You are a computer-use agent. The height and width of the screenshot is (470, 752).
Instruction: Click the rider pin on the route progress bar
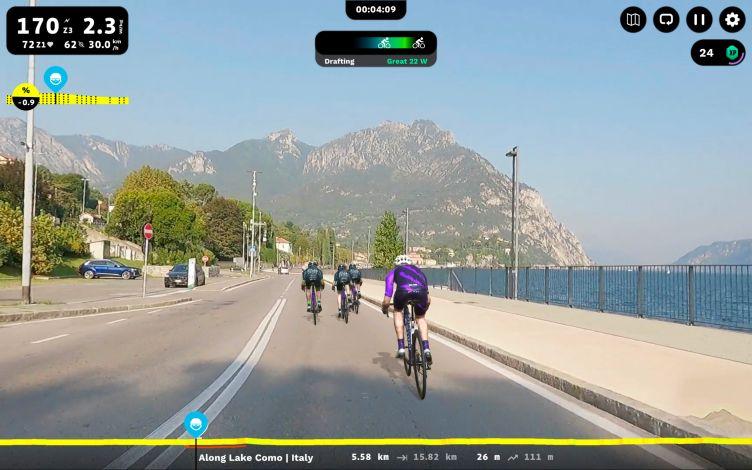coord(196,424)
